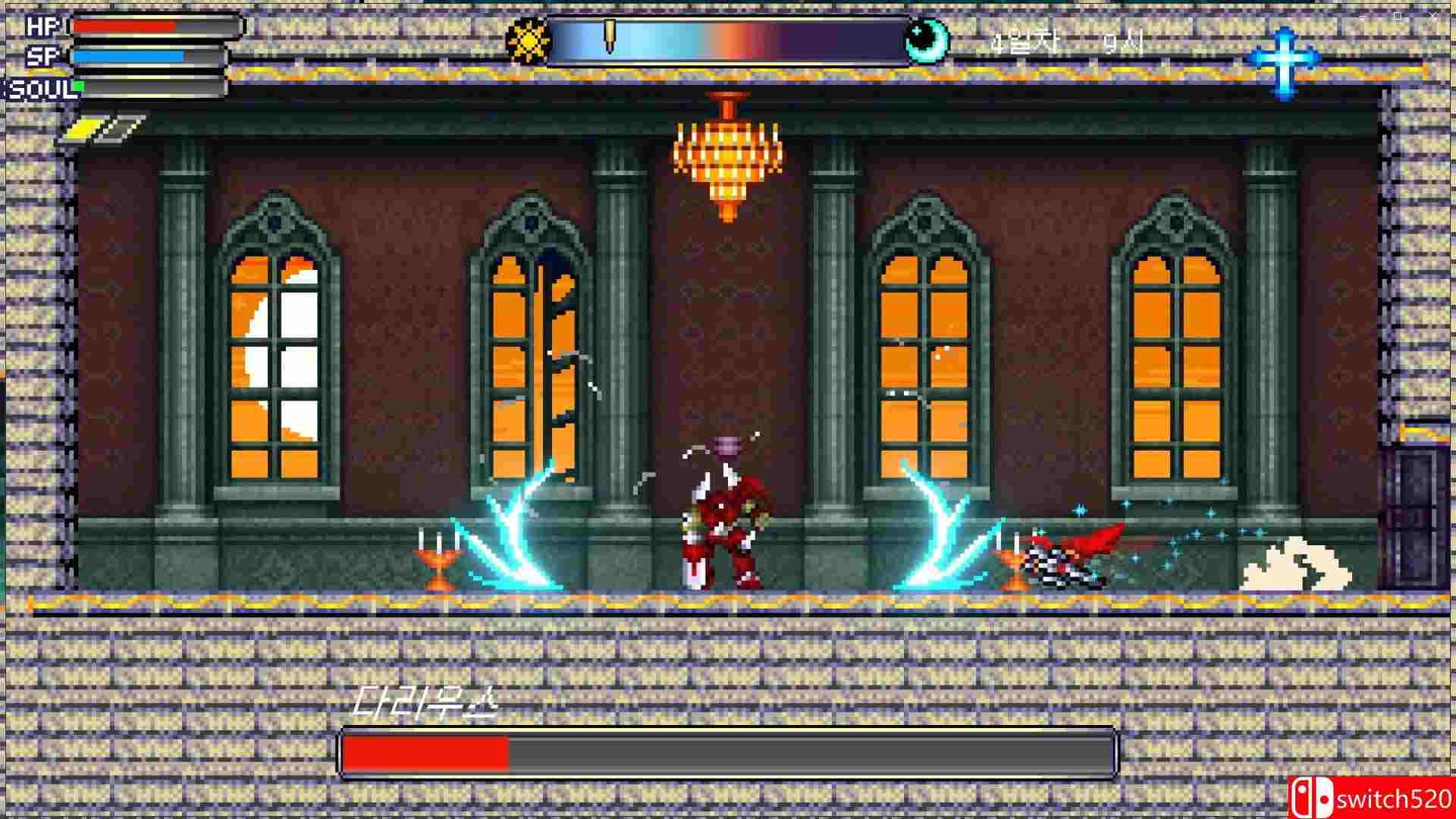Click the yellow item card icon below SOUL
The image size is (1456, 819).
(85, 125)
